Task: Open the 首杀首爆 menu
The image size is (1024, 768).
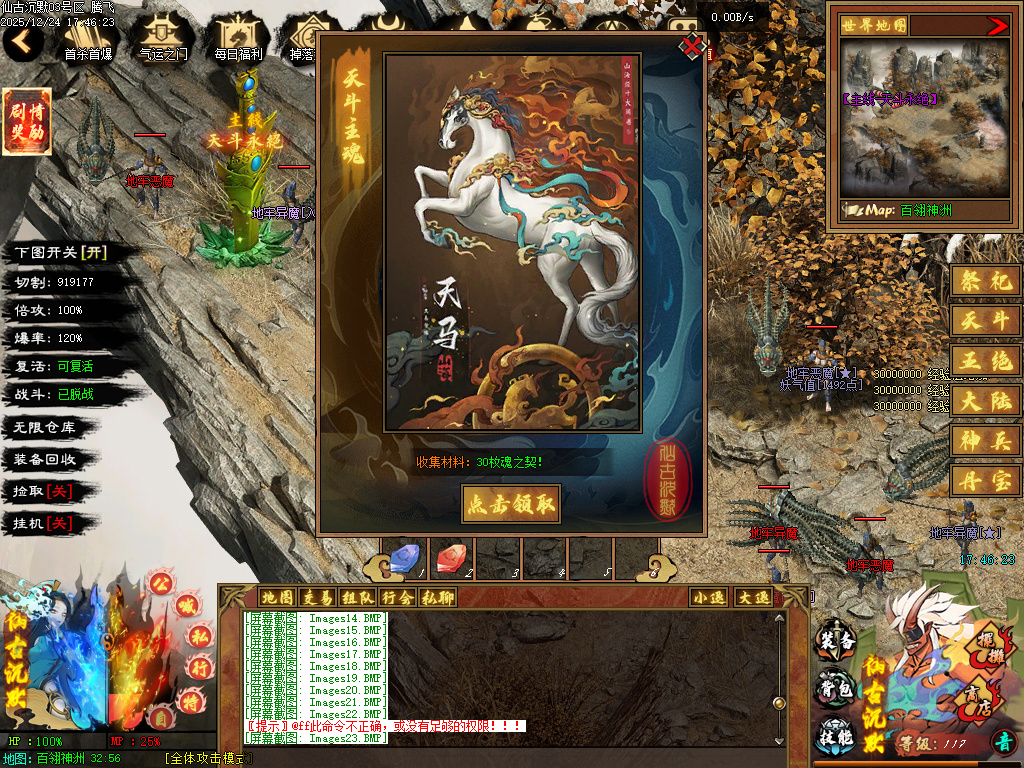Action: coord(88,40)
